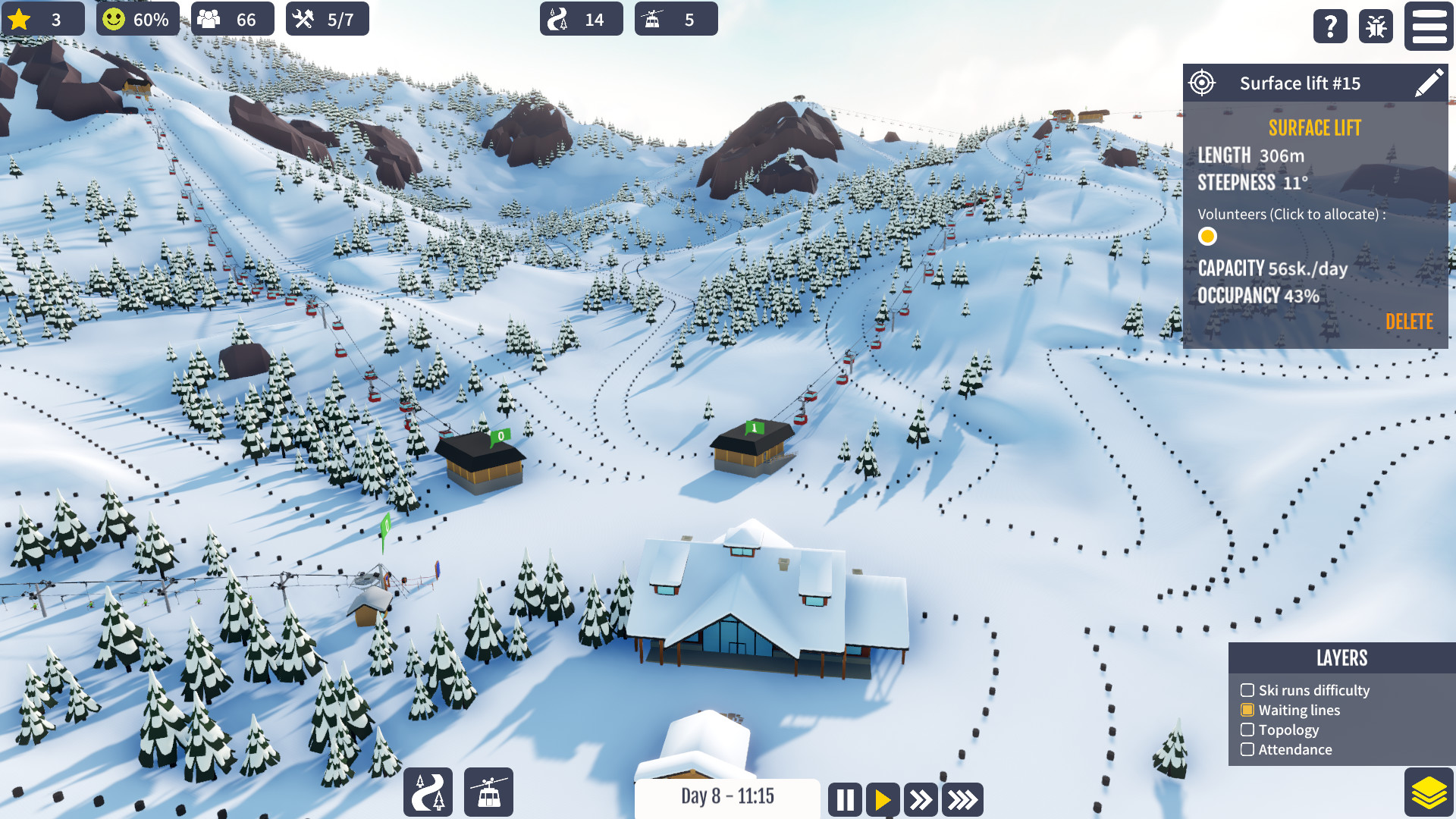Image resolution: width=1456 pixels, height=819 pixels.
Task: Rename Surface lift #15 with the pencil icon
Action: coord(1430,83)
